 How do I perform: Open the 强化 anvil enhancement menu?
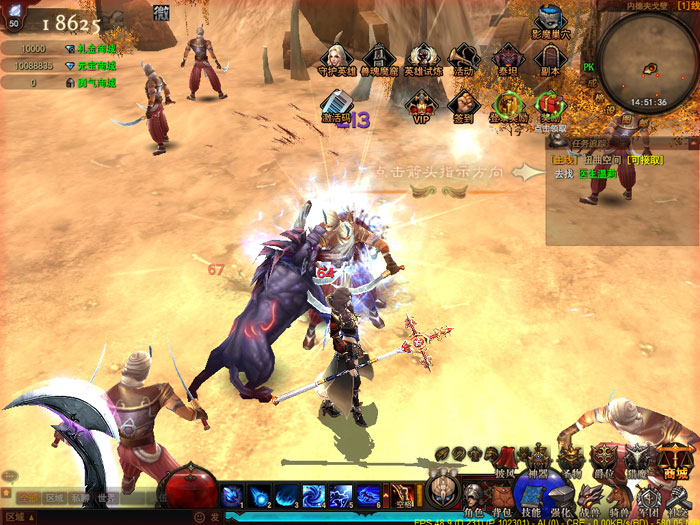click(x=561, y=498)
